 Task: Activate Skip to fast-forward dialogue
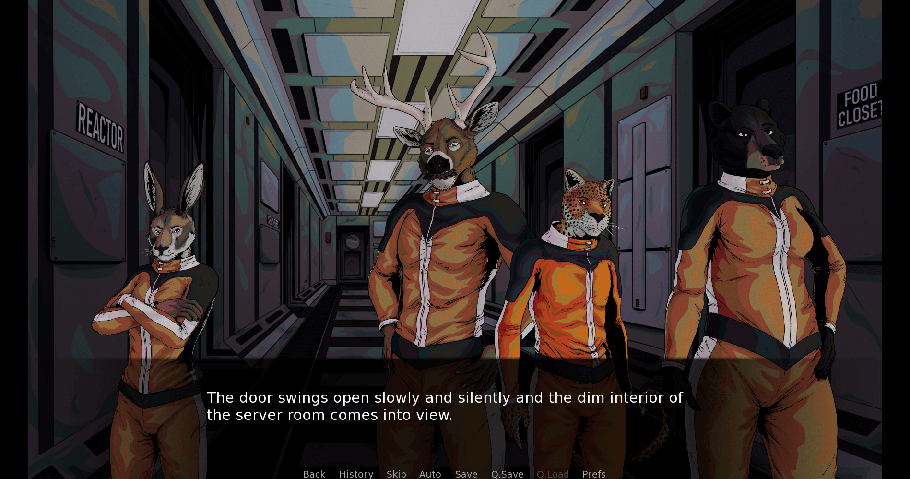396,474
